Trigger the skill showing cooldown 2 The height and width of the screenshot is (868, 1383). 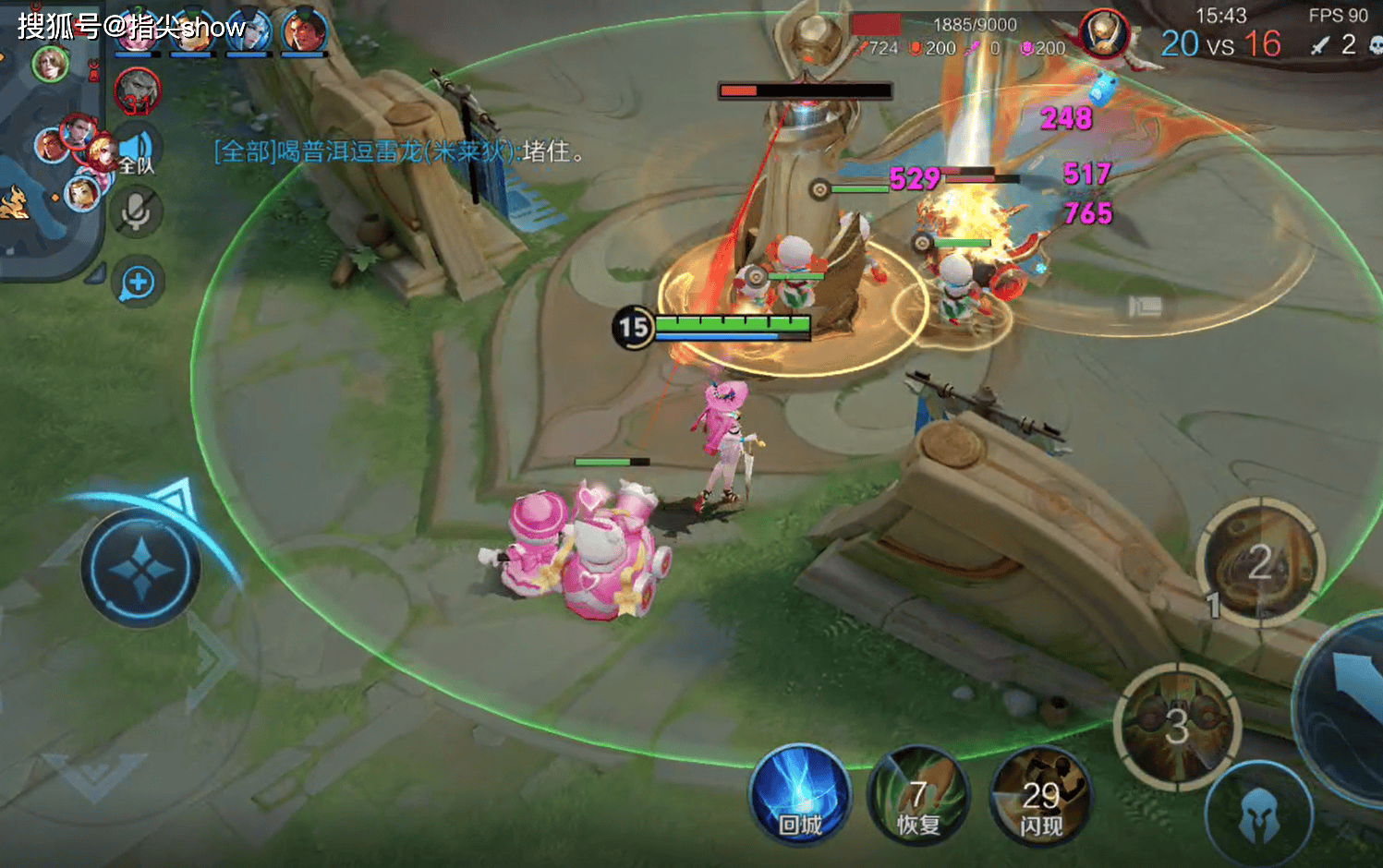pos(1260,561)
